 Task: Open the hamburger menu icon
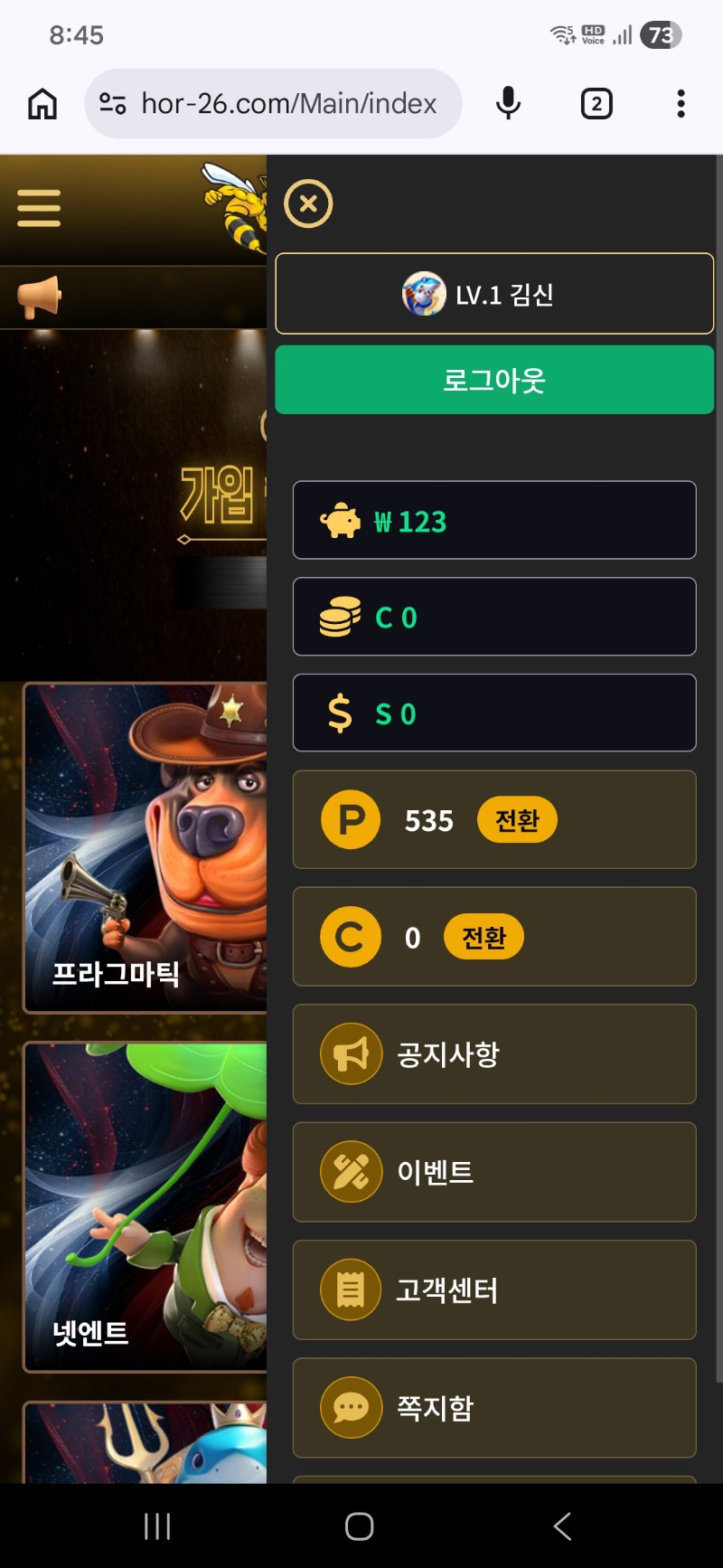pyautogui.click(x=39, y=209)
